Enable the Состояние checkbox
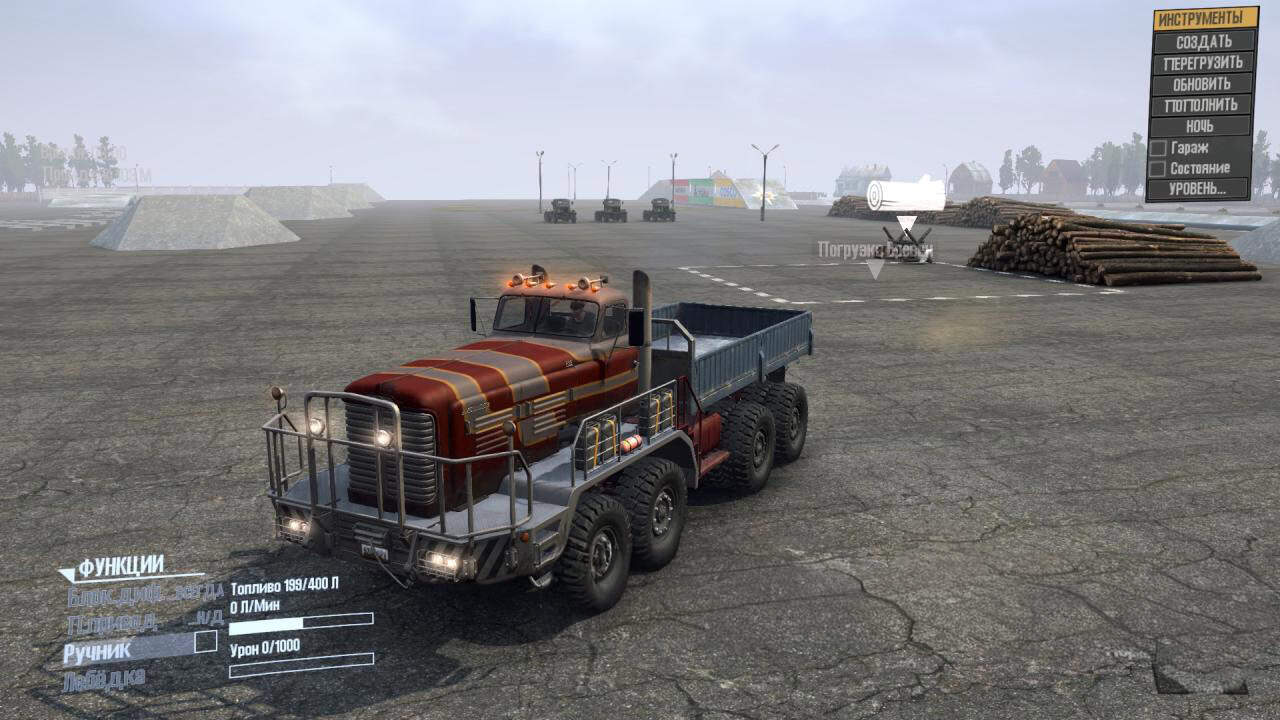The width and height of the screenshot is (1280, 720). [1158, 169]
